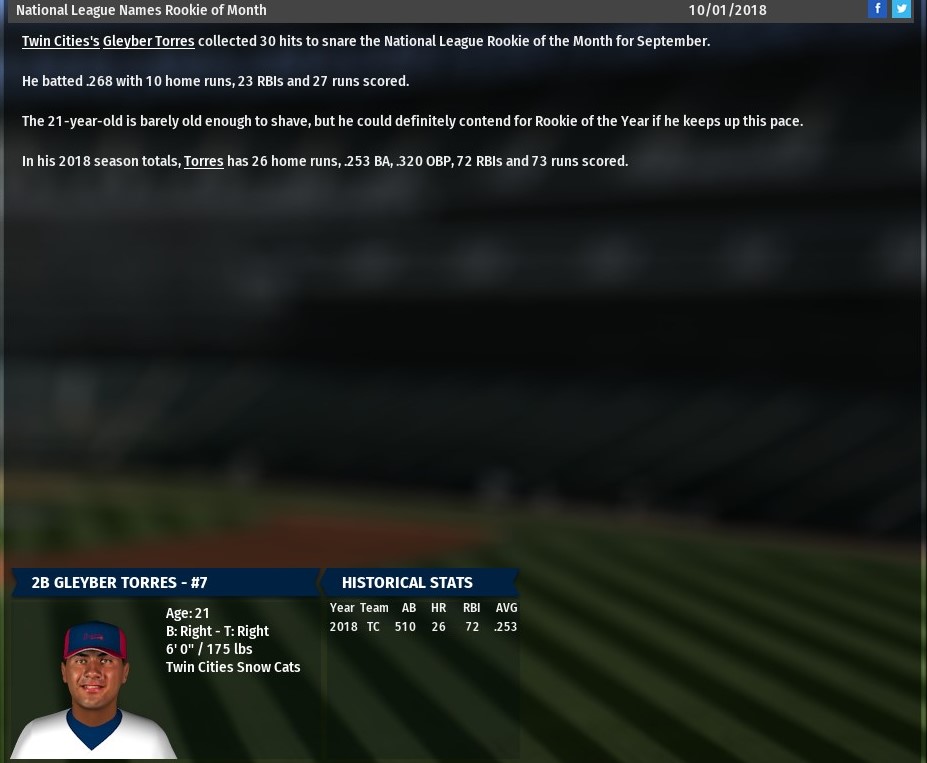This screenshot has width=927, height=763.
Task: Open the Gleyber Torres player link in headline
Action: tap(148, 41)
